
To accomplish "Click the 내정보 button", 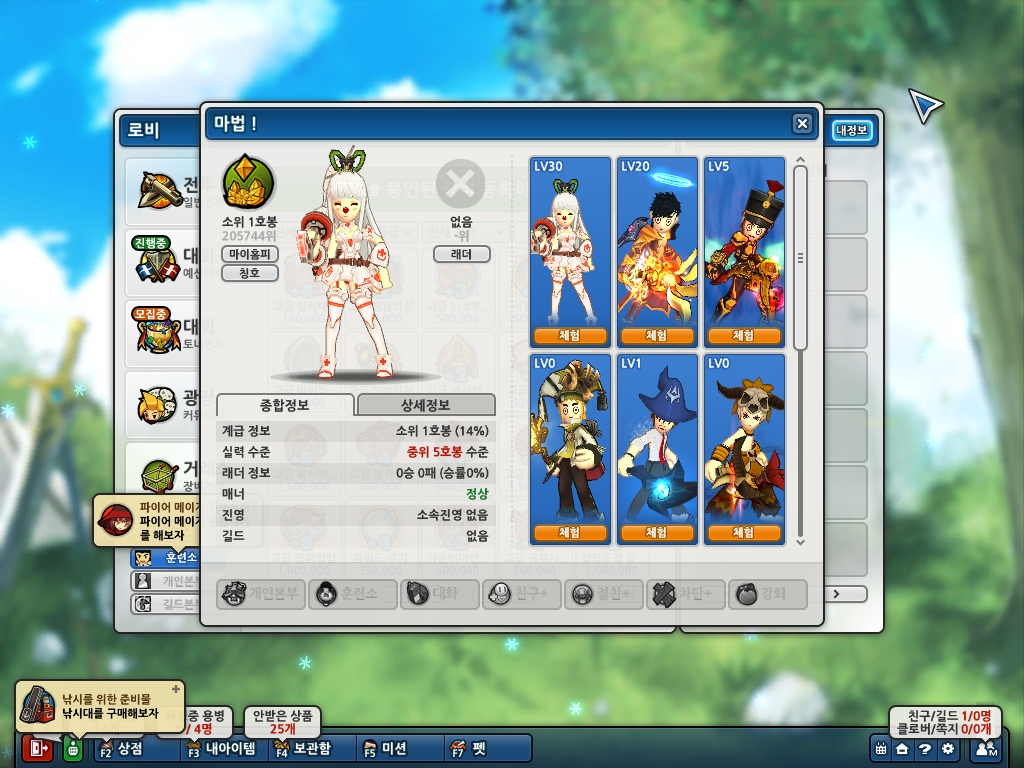I will point(853,130).
